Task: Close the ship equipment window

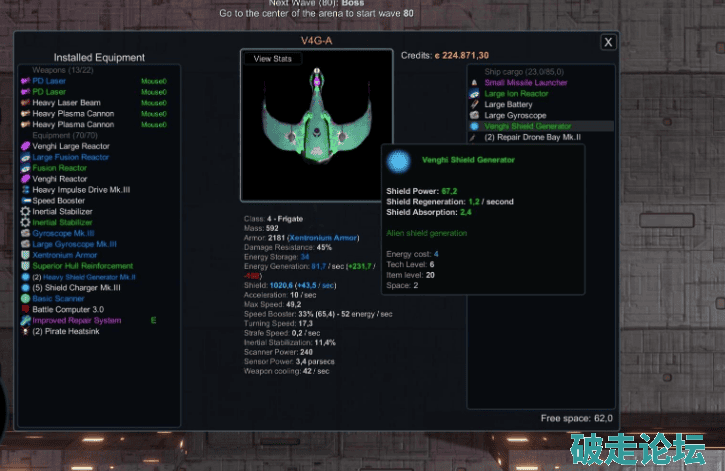Action: 609,42
